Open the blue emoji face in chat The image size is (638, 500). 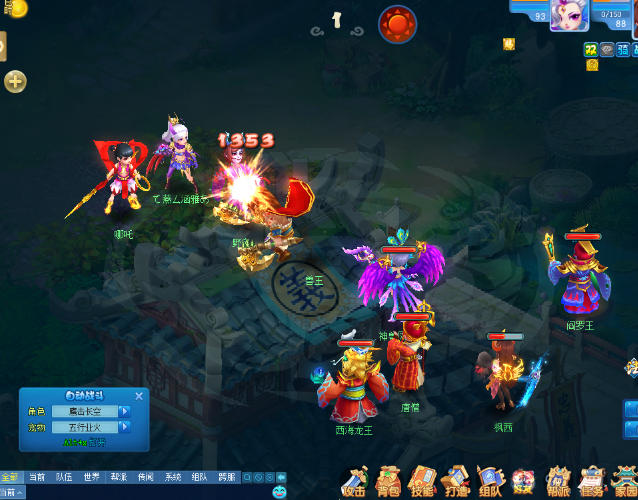click(x=279, y=492)
